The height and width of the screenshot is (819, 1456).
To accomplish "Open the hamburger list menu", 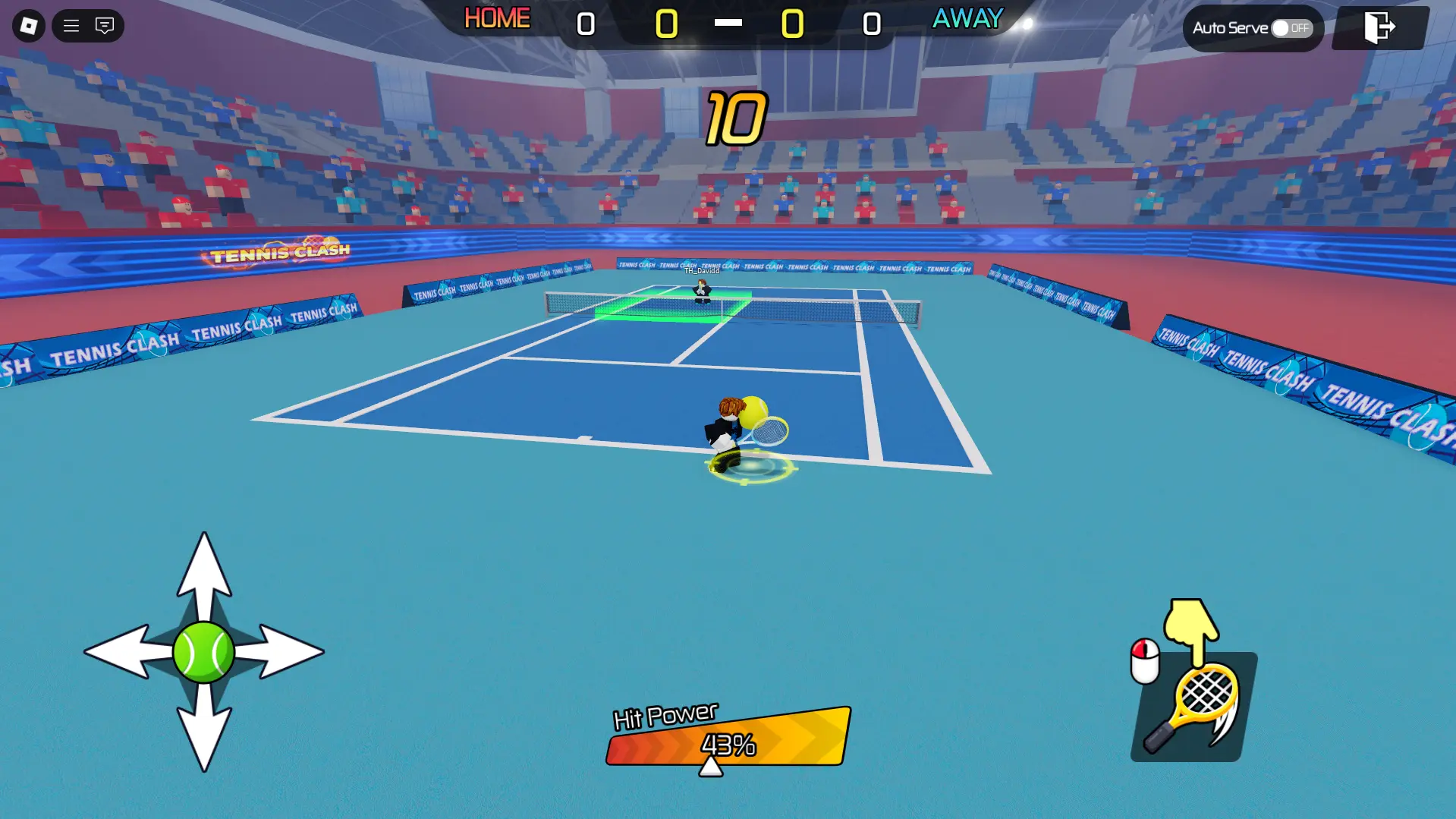I will [71, 26].
